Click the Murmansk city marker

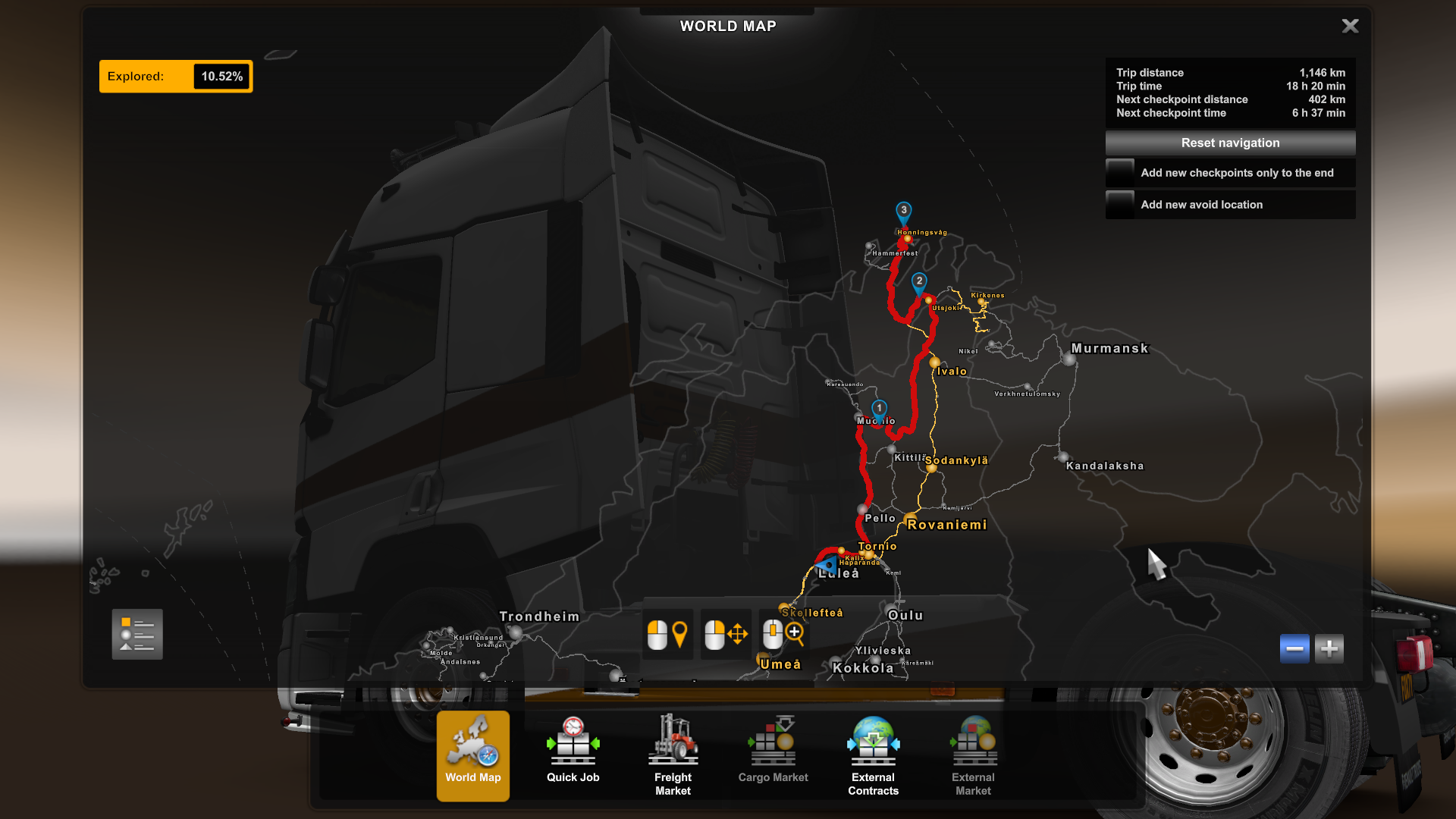(1069, 359)
